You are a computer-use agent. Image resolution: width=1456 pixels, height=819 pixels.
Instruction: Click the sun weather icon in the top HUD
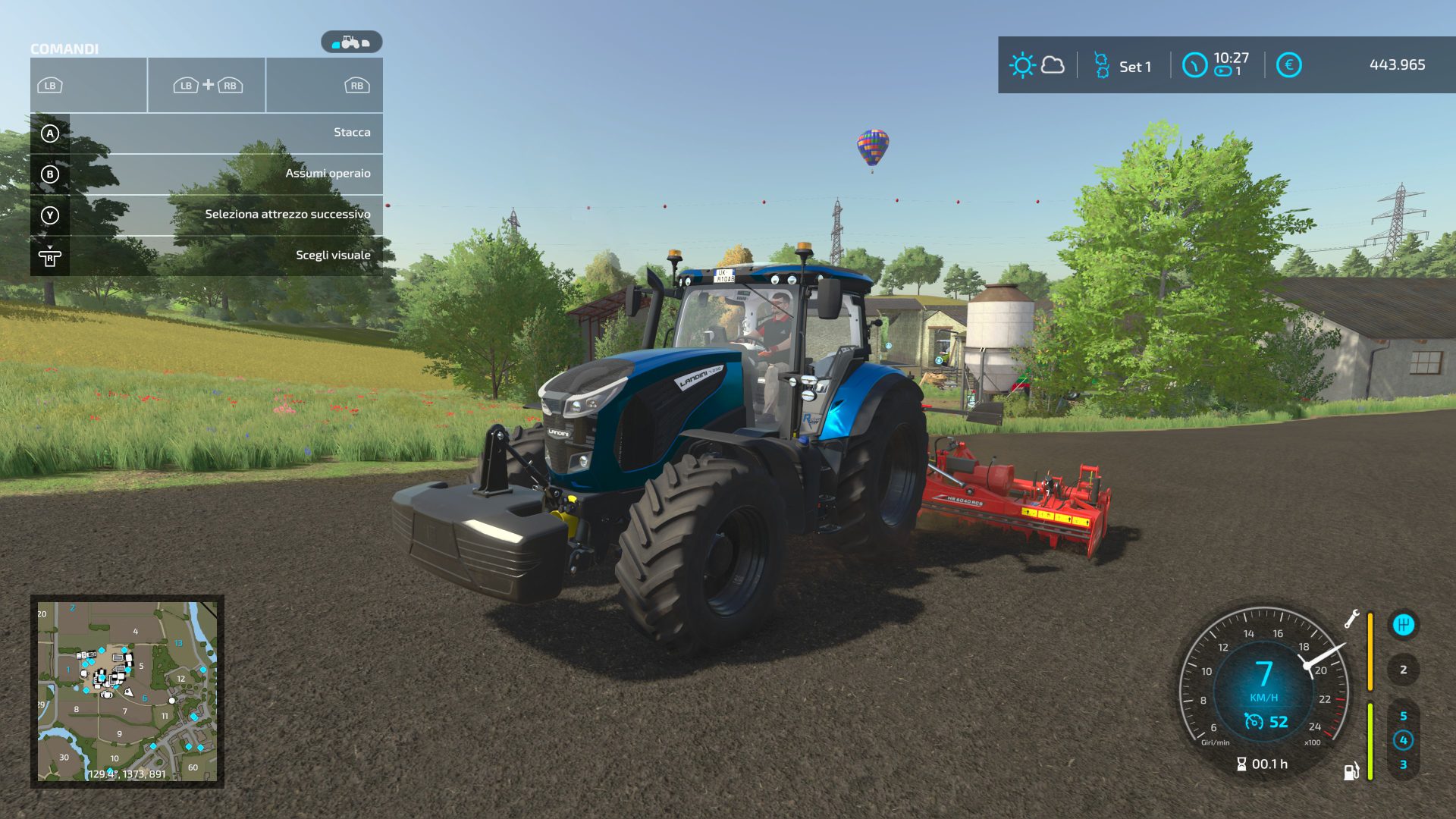(x=1022, y=65)
